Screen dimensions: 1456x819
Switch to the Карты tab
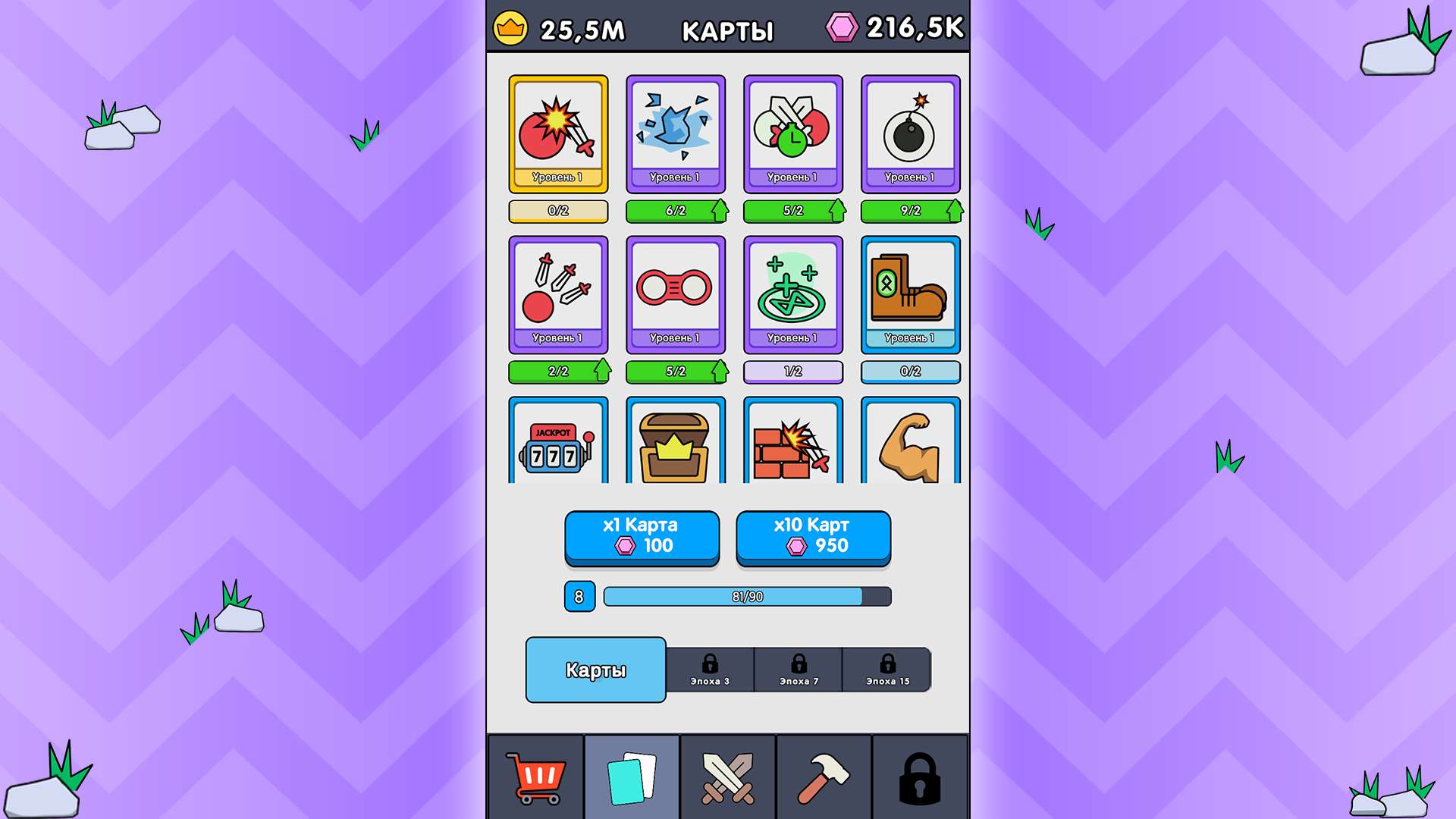(595, 669)
